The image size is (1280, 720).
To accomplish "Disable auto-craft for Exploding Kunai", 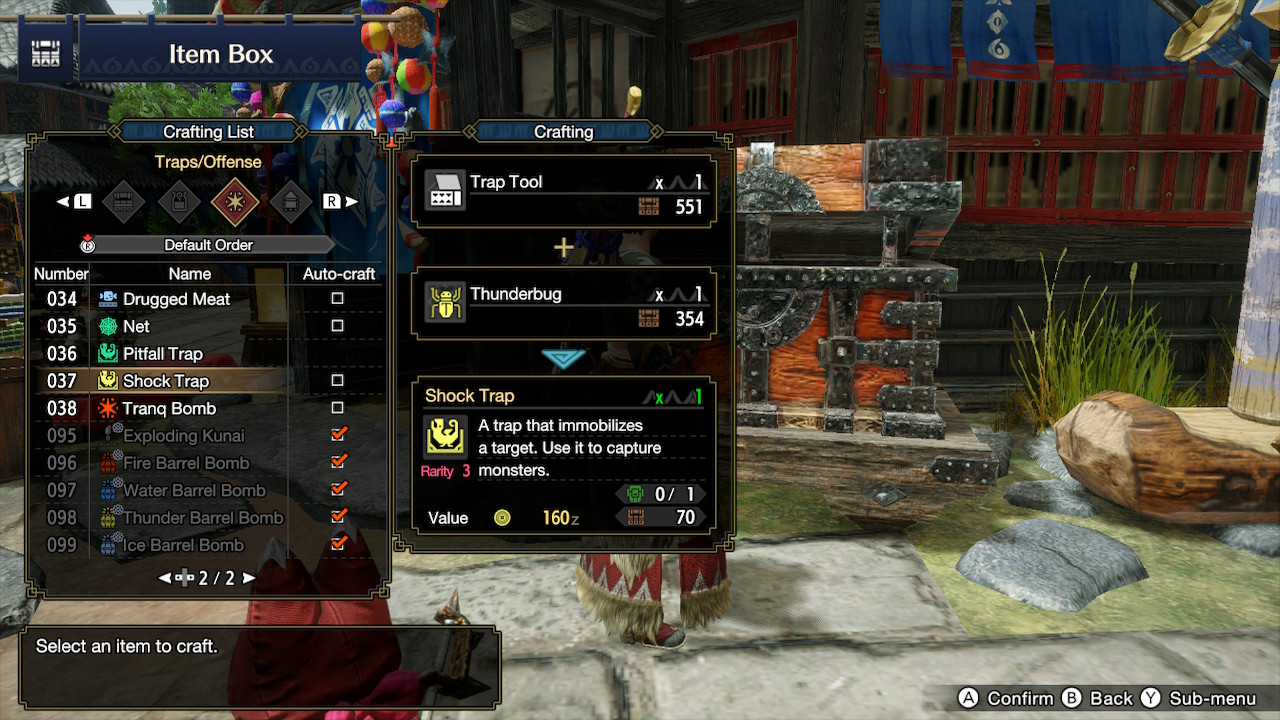I will pyautogui.click(x=338, y=435).
